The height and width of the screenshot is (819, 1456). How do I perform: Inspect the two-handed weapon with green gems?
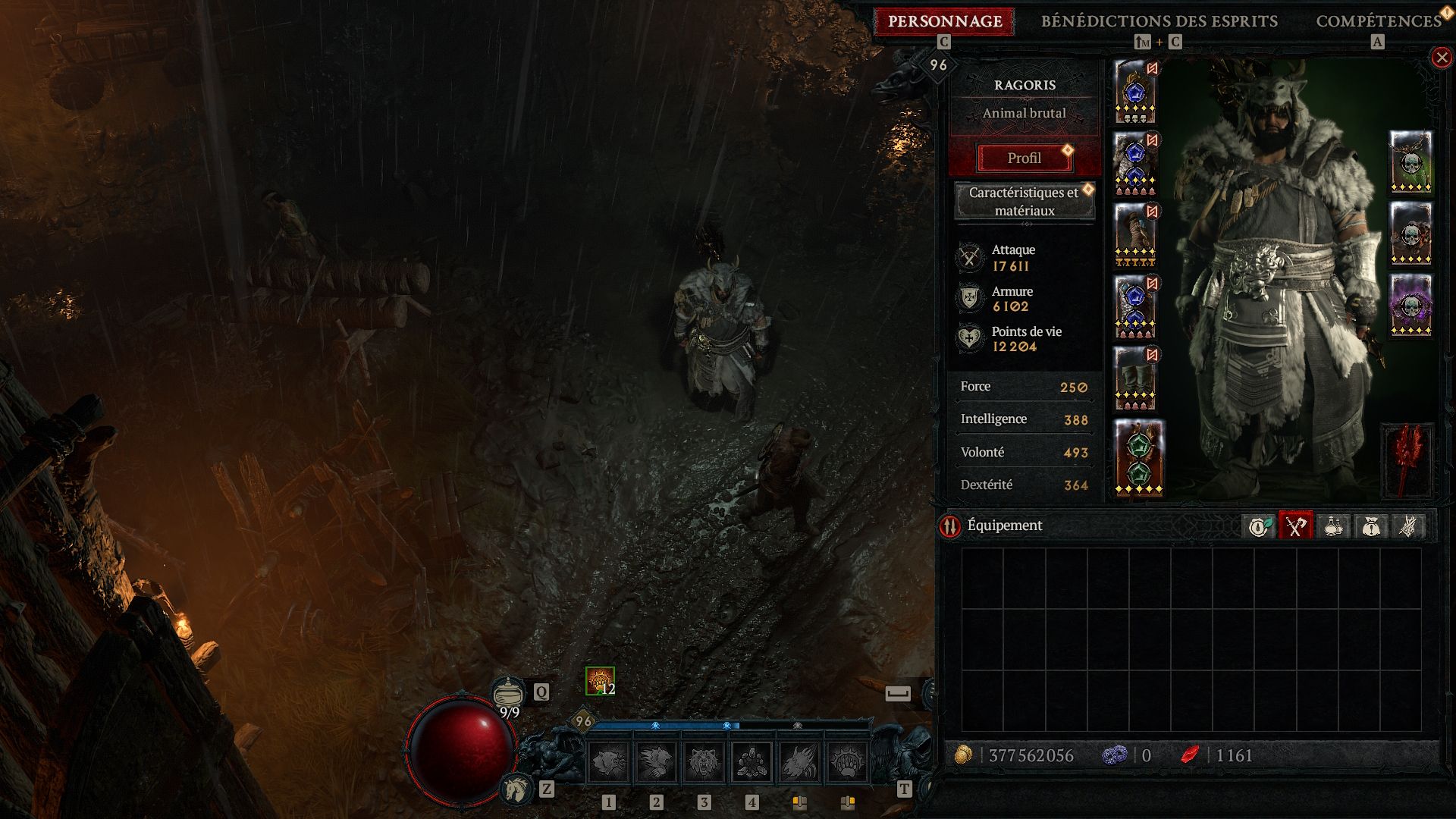point(1139,457)
